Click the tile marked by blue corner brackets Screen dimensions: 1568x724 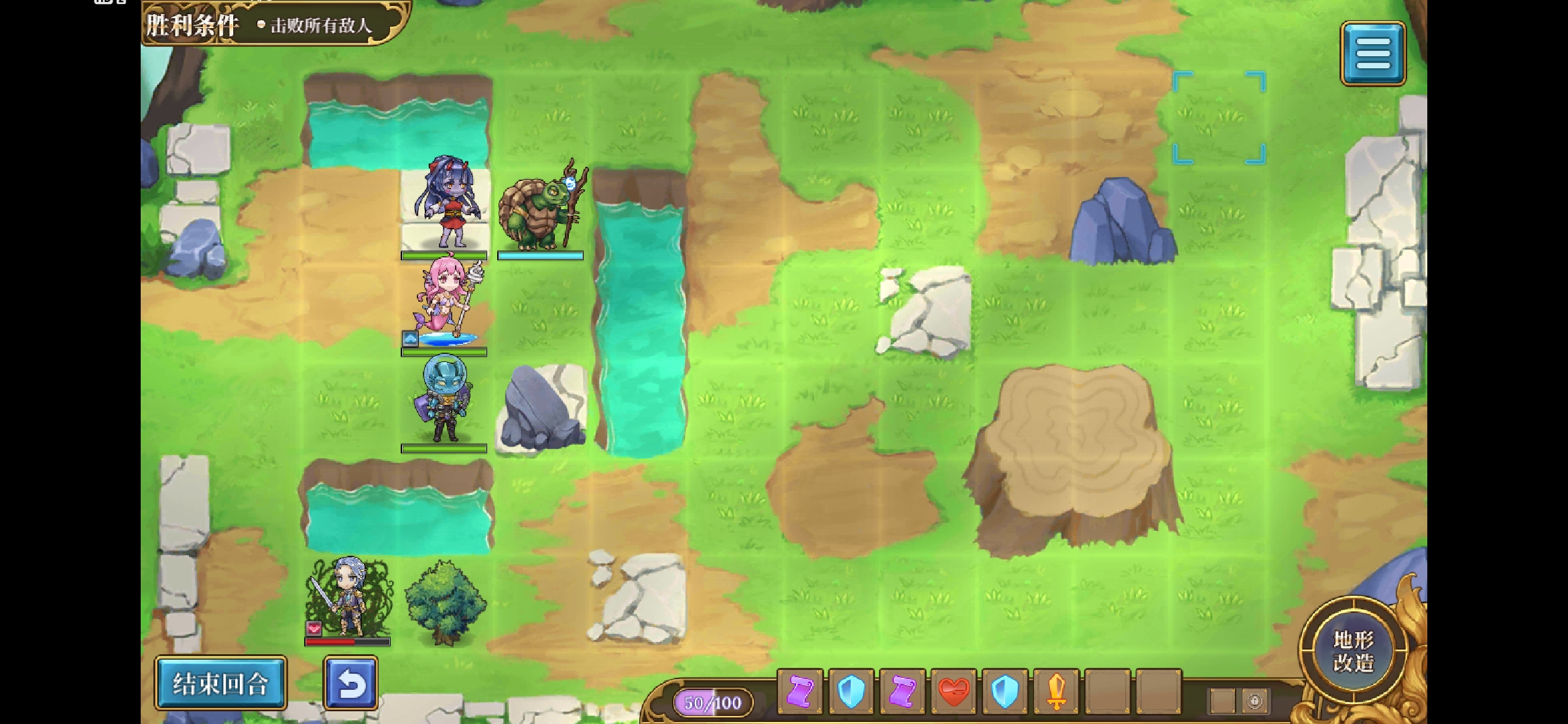click(1219, 118)
